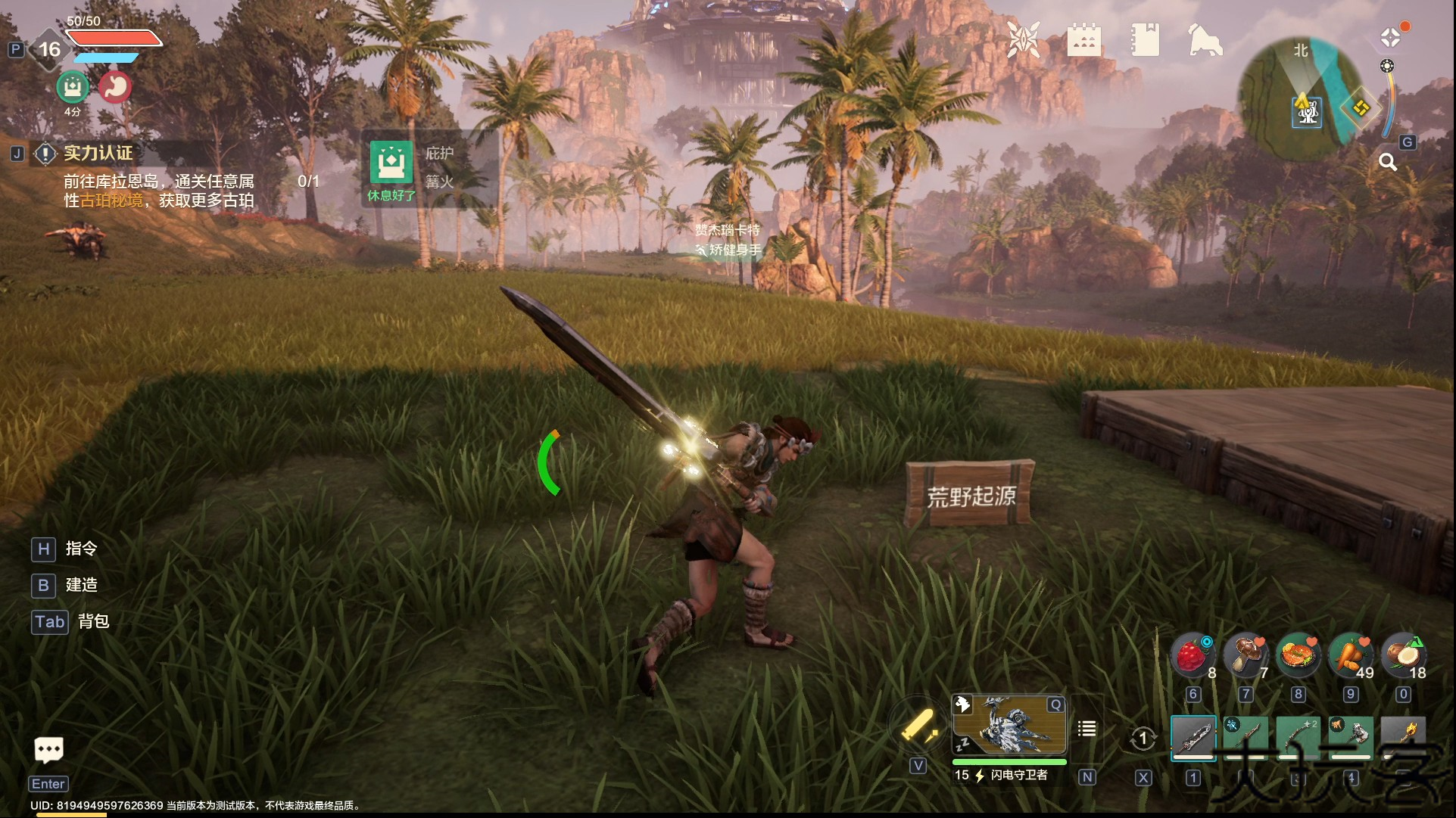Open the calendar events icon
Viewport: 1456px width, 818px height.
pos(1083,39)
